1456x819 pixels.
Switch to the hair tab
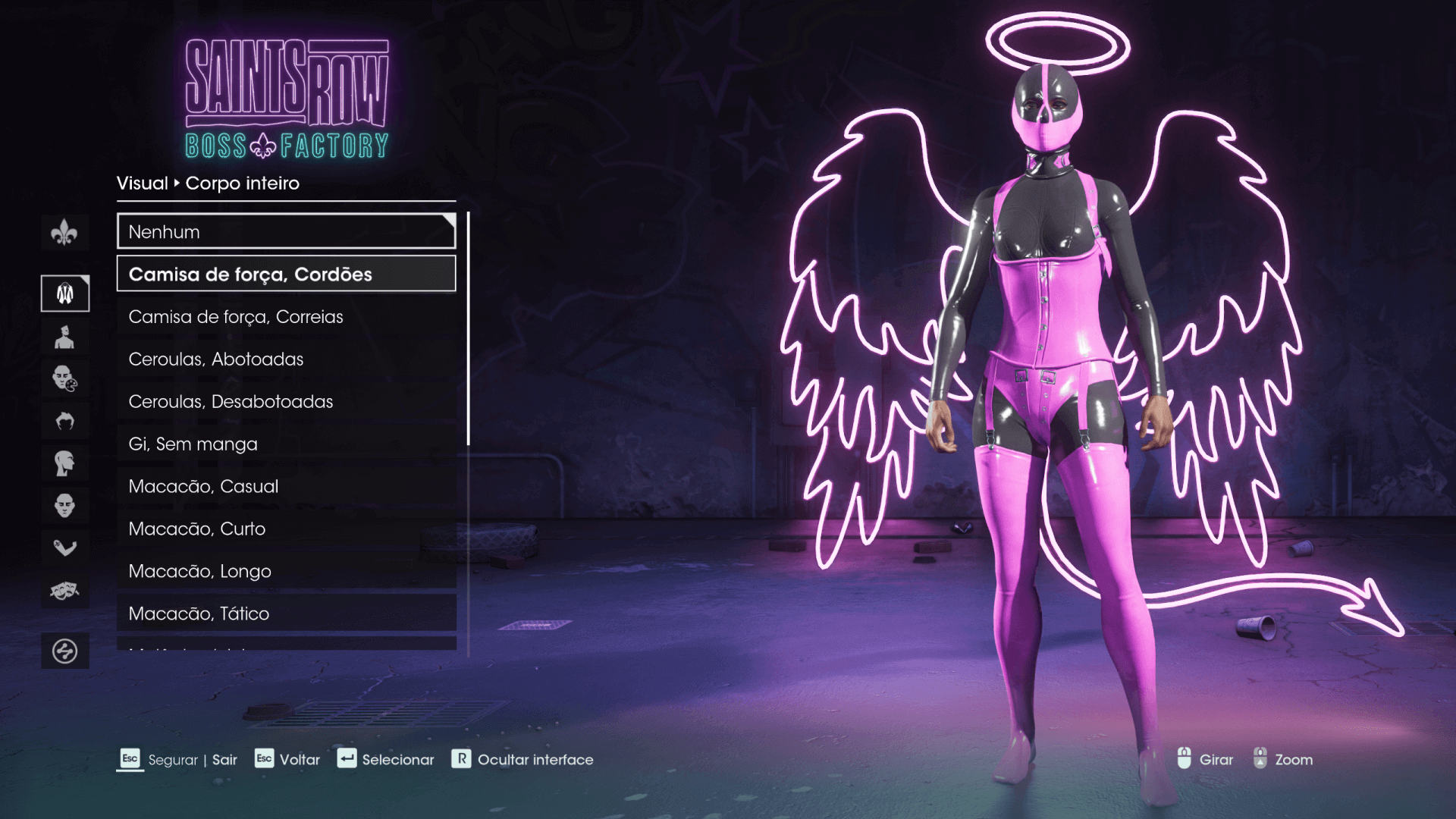coord(64,421)
